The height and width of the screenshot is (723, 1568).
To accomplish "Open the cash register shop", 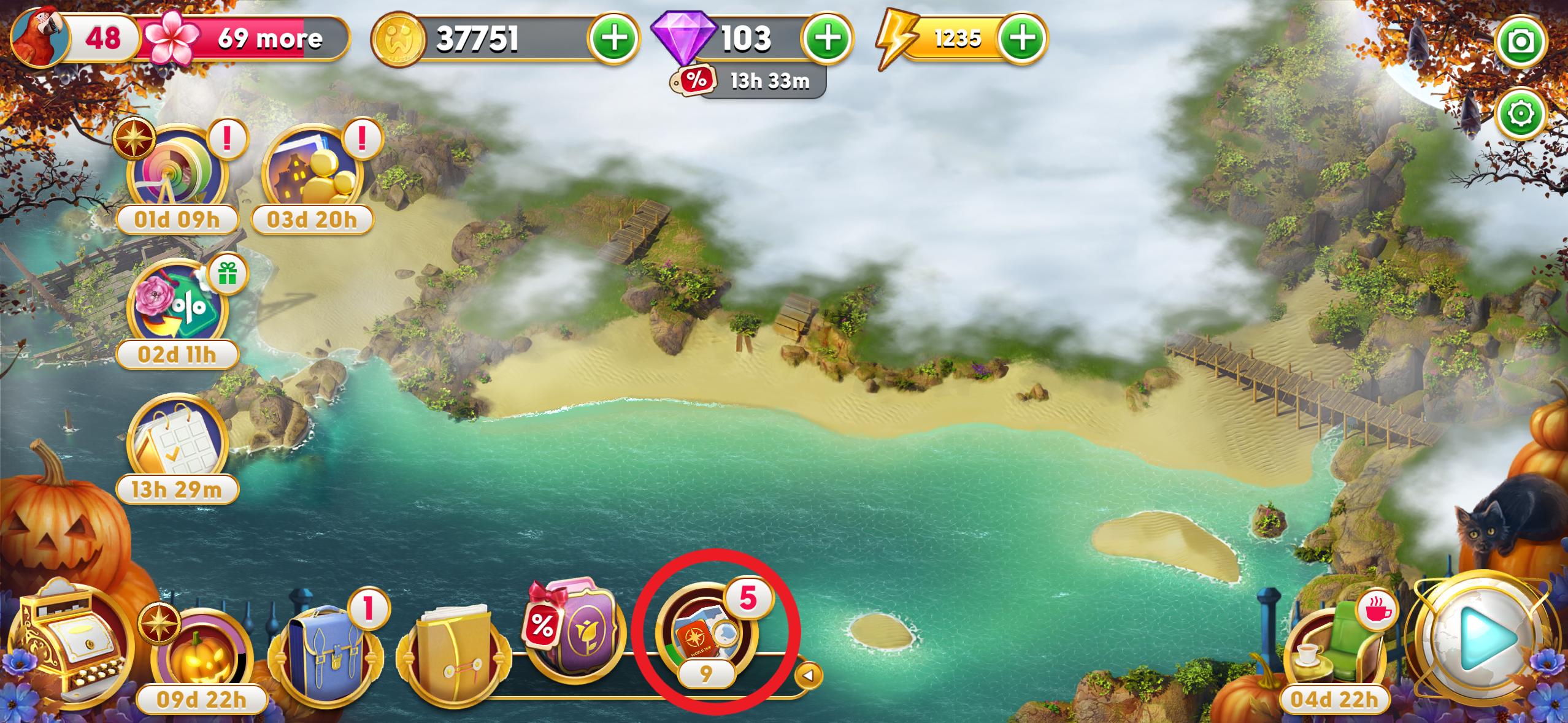I will click(74, 644).
